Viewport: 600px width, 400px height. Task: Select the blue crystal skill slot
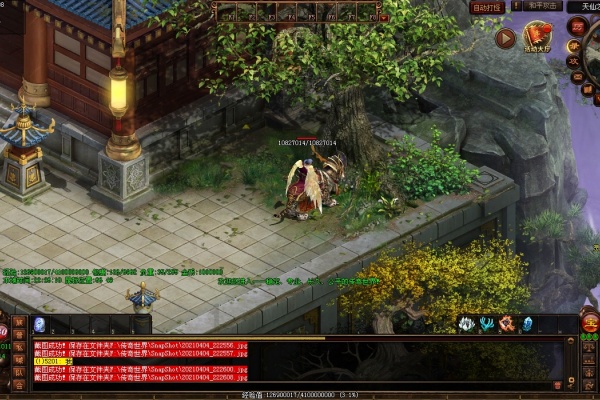[x=527, y=324]
